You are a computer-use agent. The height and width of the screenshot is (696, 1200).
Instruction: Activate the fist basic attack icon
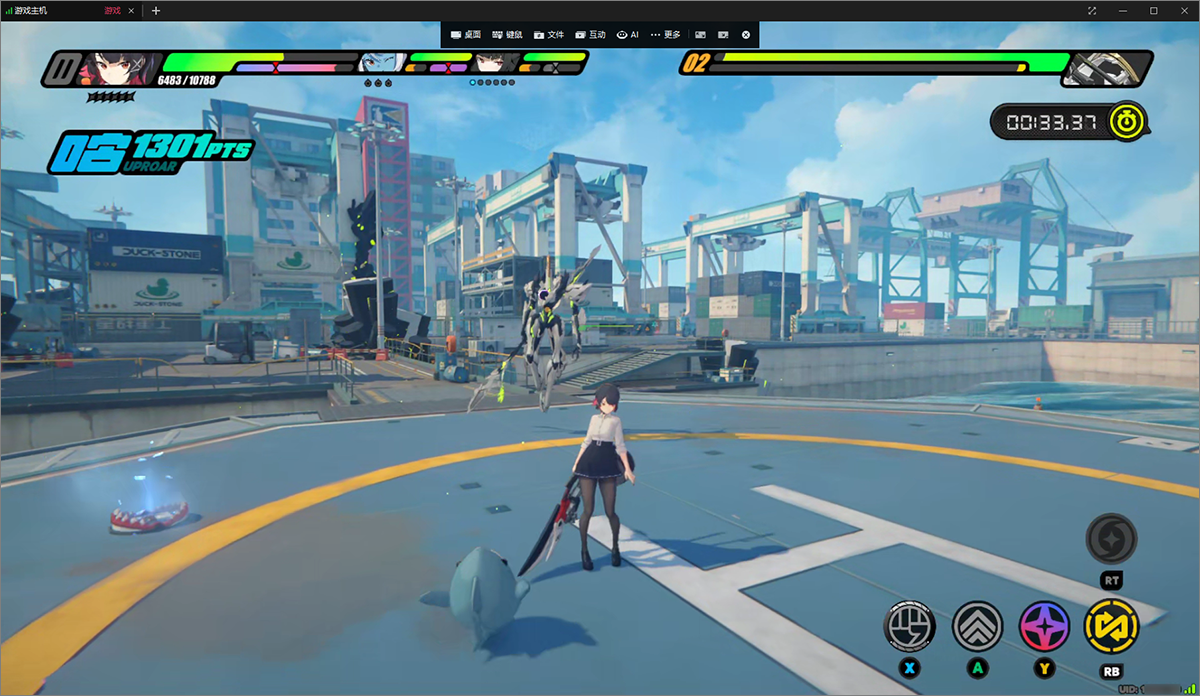pyautogui.click(x=910, y=627)
